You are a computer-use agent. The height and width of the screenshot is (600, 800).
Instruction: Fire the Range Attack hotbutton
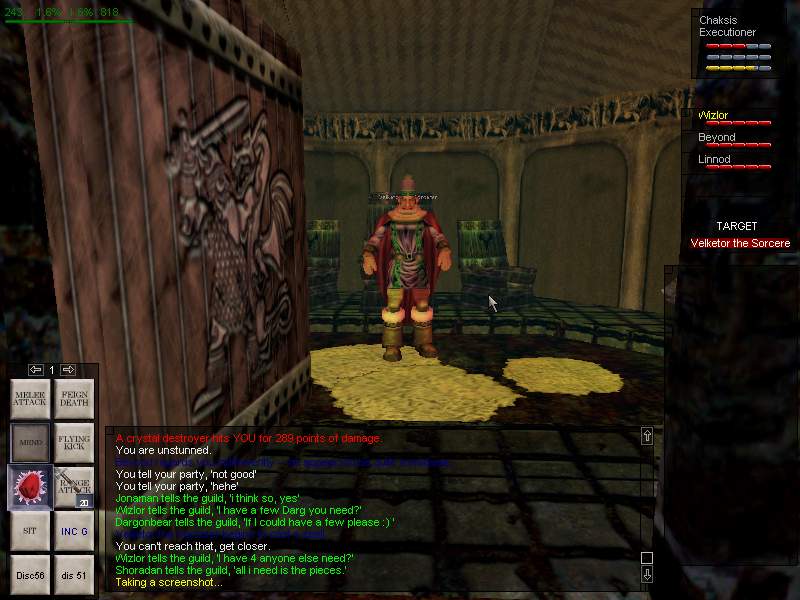tap(74, 486)
